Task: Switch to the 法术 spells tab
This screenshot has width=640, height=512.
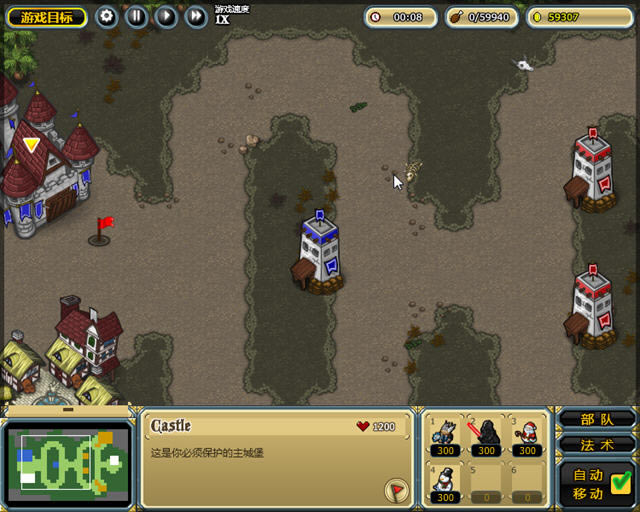Action: click(x=596, y=444)
